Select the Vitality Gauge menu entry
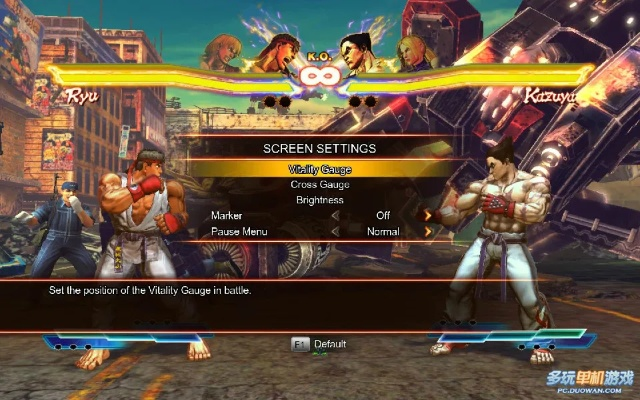Screen dimensions: 640x400 pyautogui.click(x=319, y=169)
